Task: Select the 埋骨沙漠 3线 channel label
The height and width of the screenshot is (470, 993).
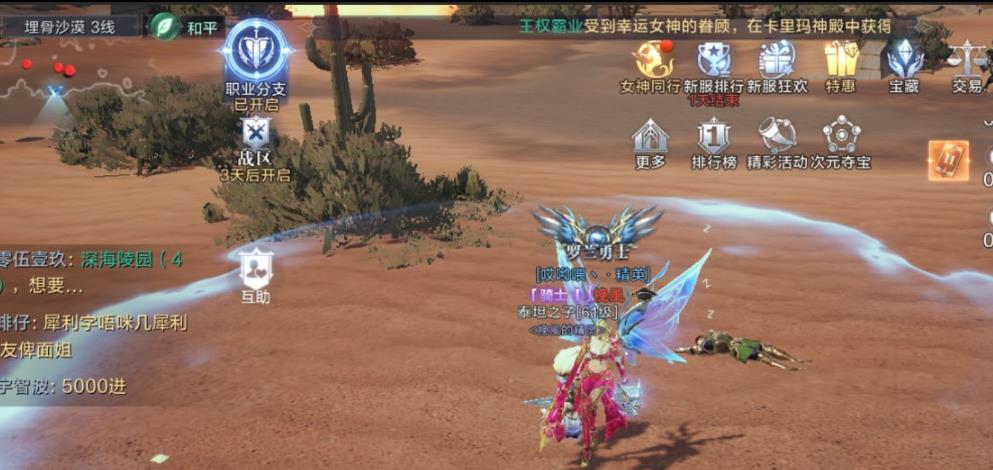Action: point(69,27)
